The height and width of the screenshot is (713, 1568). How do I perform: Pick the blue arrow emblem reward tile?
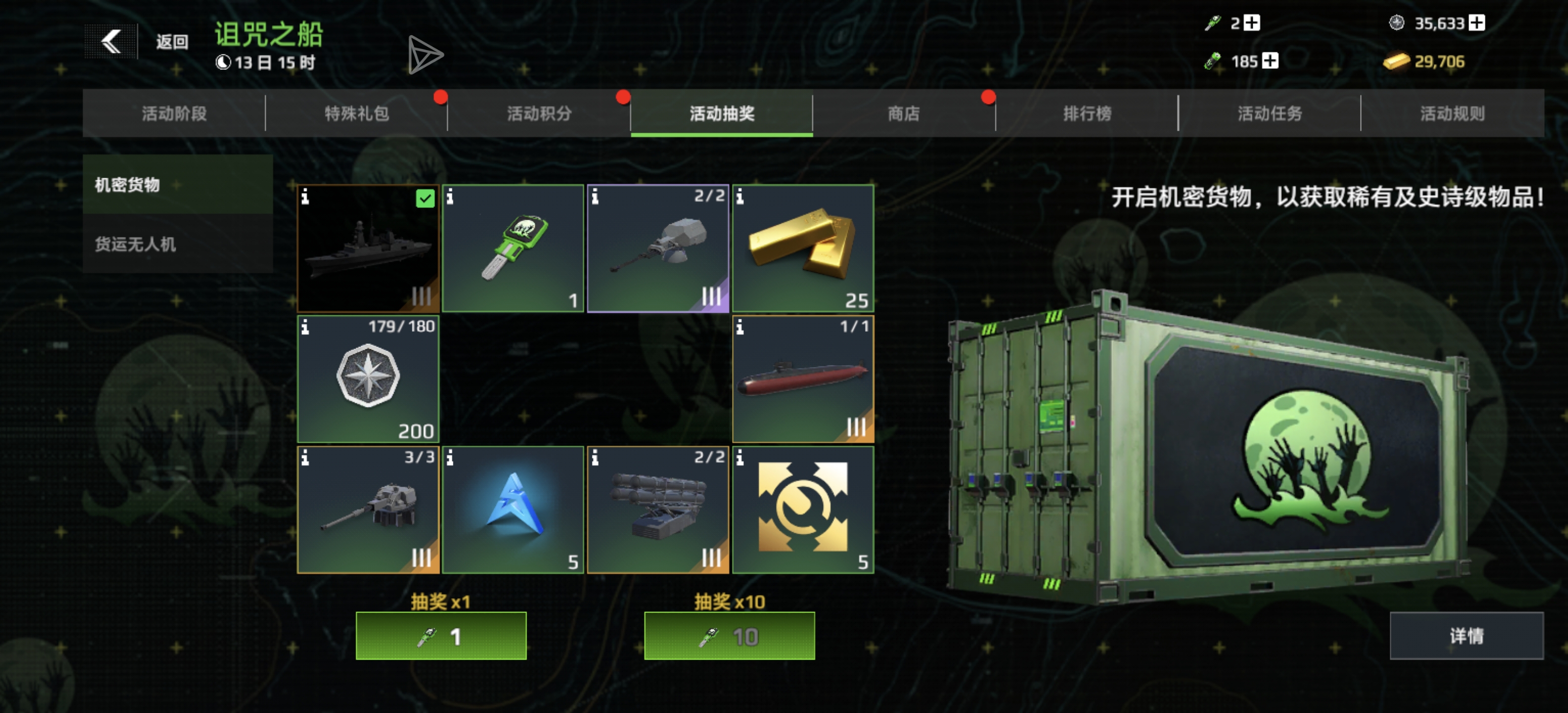tap(513, 509)
